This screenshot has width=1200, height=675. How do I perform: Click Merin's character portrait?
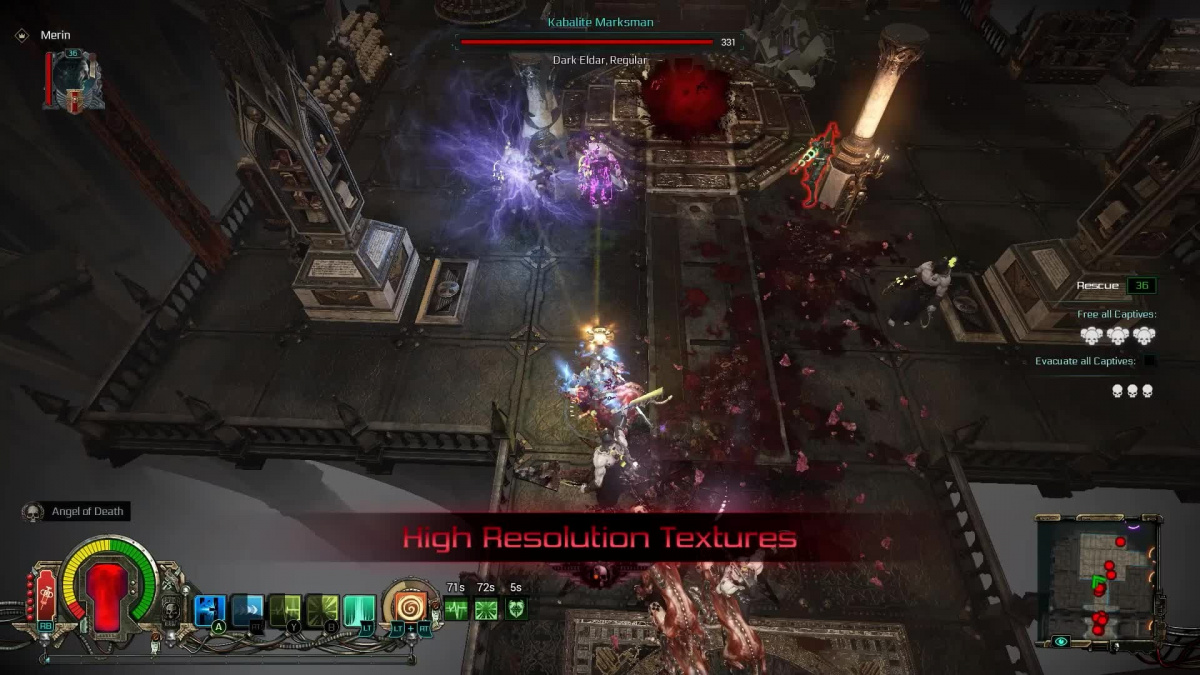click(75, 79)
